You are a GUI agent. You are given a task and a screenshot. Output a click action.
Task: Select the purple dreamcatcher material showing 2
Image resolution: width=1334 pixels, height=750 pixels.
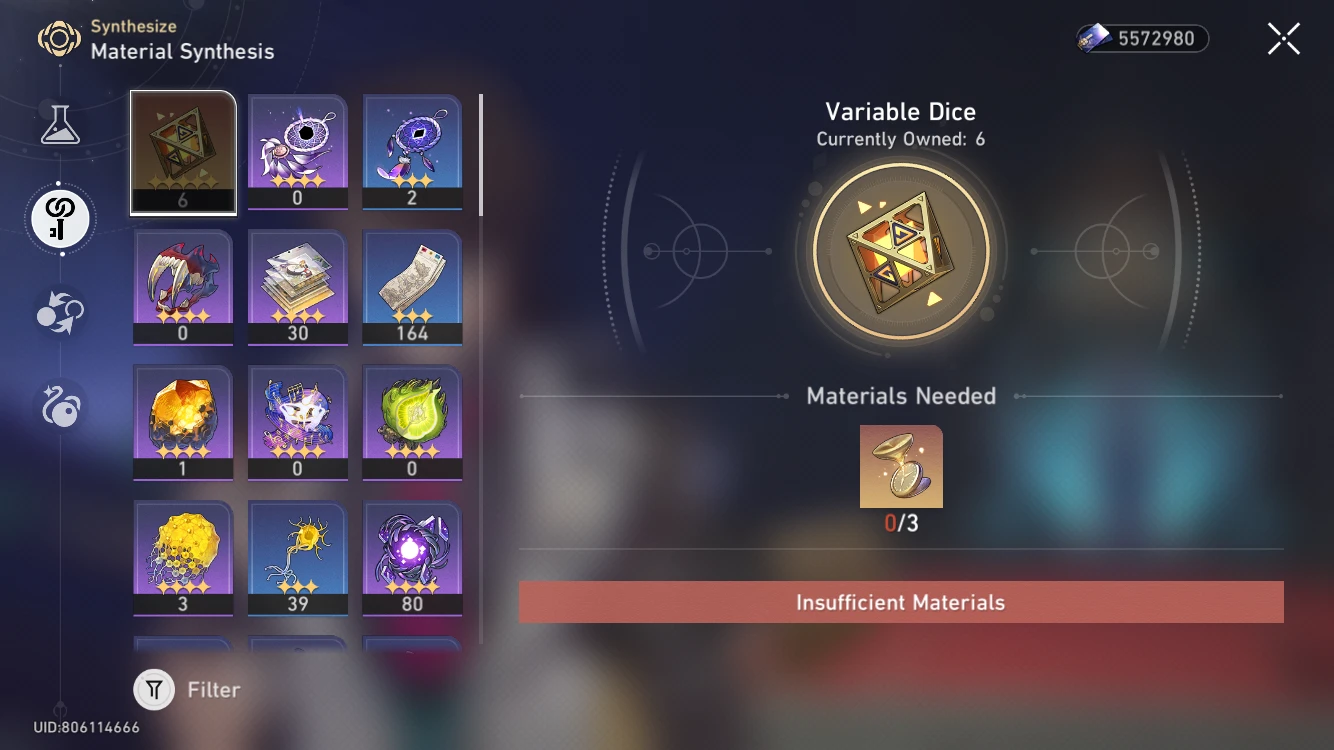point(413,150)
